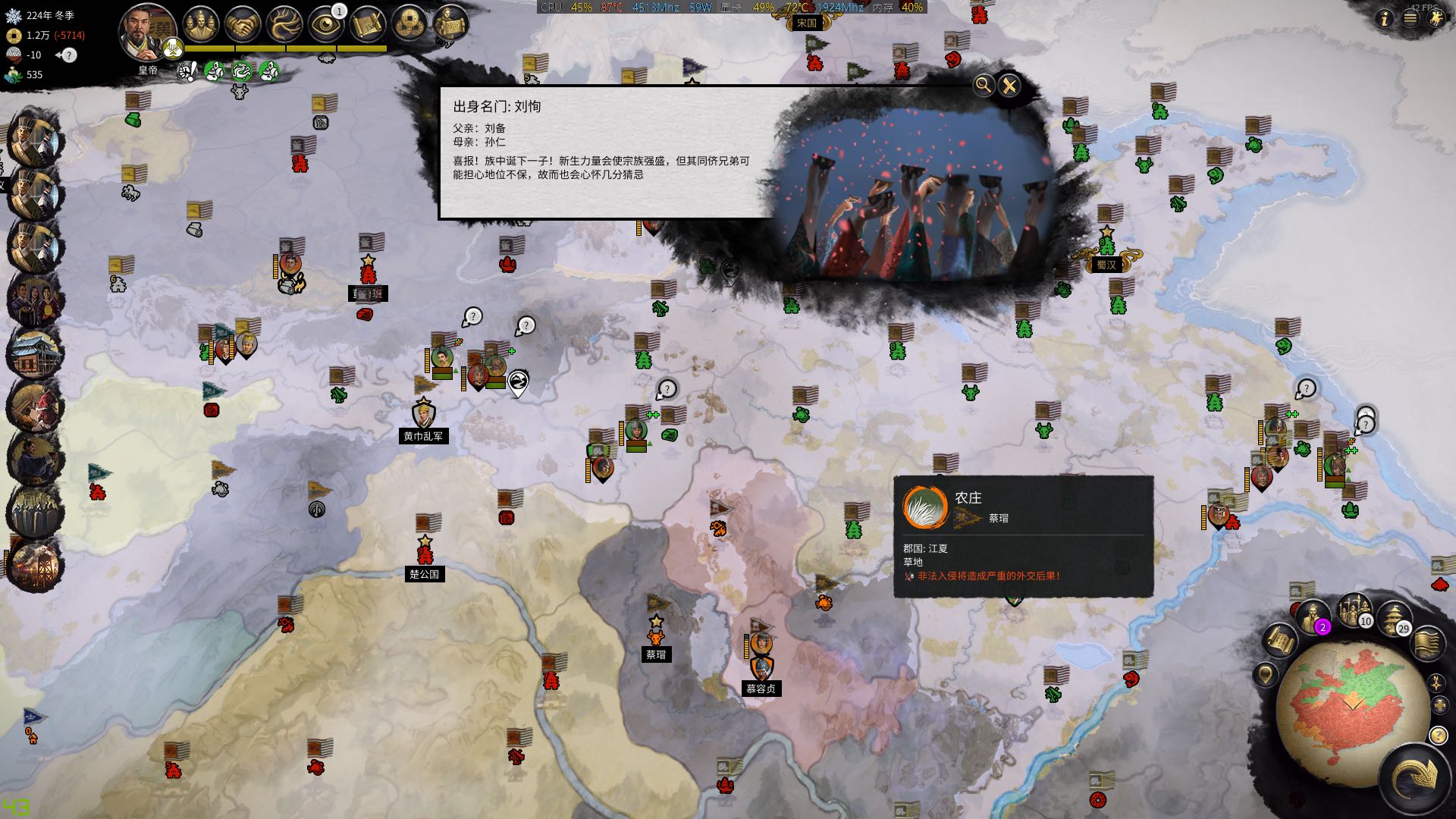Screen dimensions: 1456x819
Task: Open the armies list showing 10
Action: pos(1354,610)
